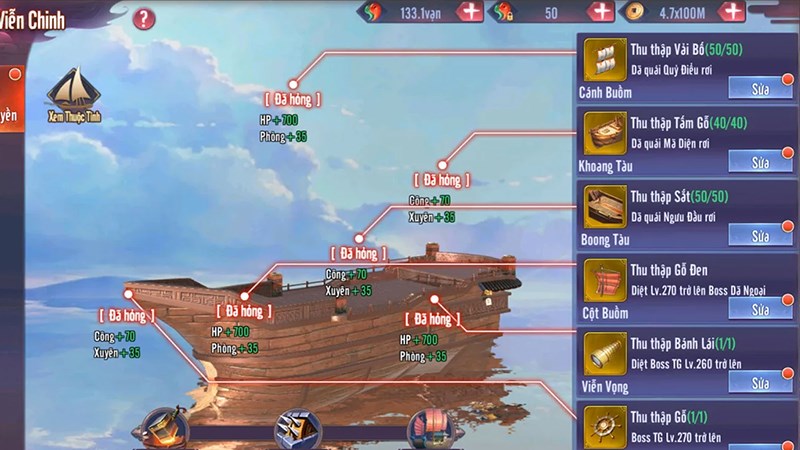Tap the plus button beside the 50 balance
The image size is (800, 450).
pos(601,12)
